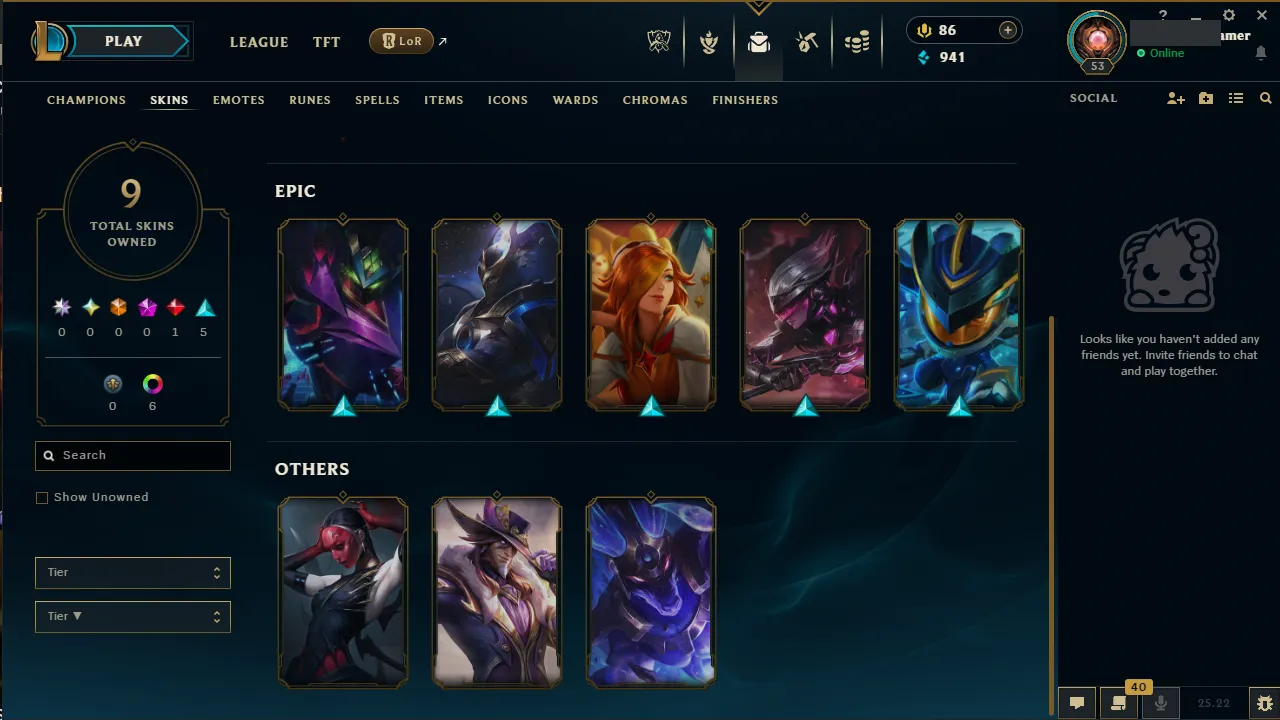Click the rainbow chroma color icon
This screenshot has height=720, width=1280.
tap(152, 383)
